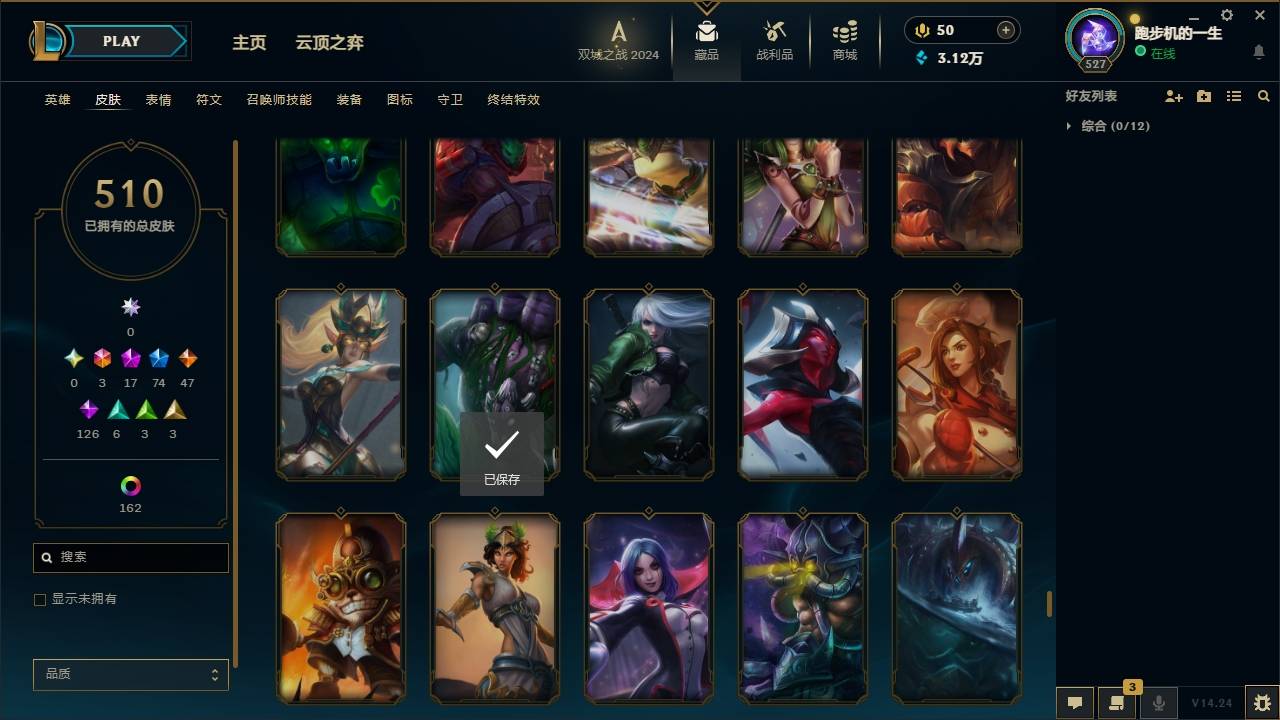Screen dimensions: 1280x720
Task: Toggle the microphone in the bottom bar
Action: pos(1159,702)
